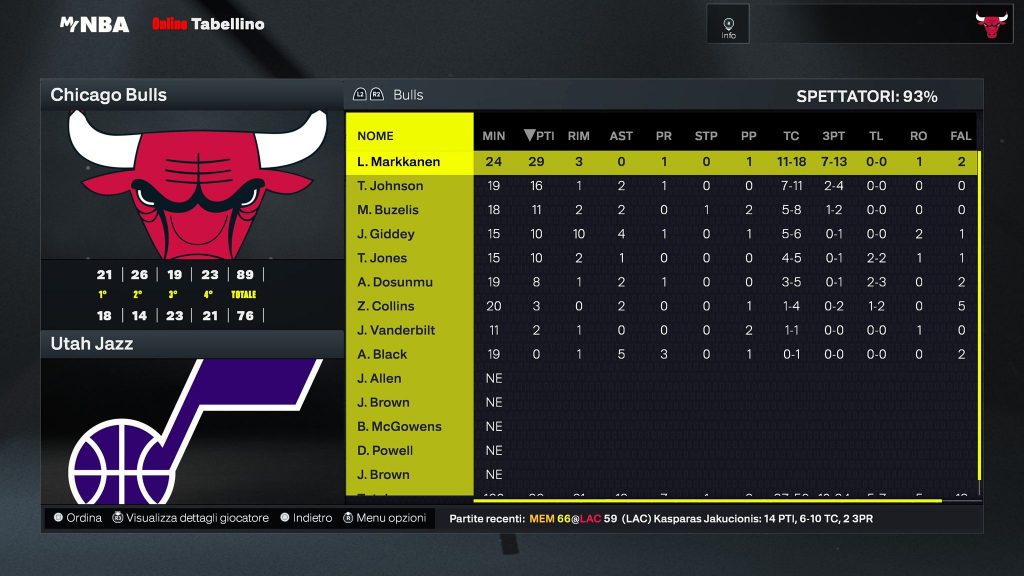Choose T. Johnson in the box score

click(390, 186)
